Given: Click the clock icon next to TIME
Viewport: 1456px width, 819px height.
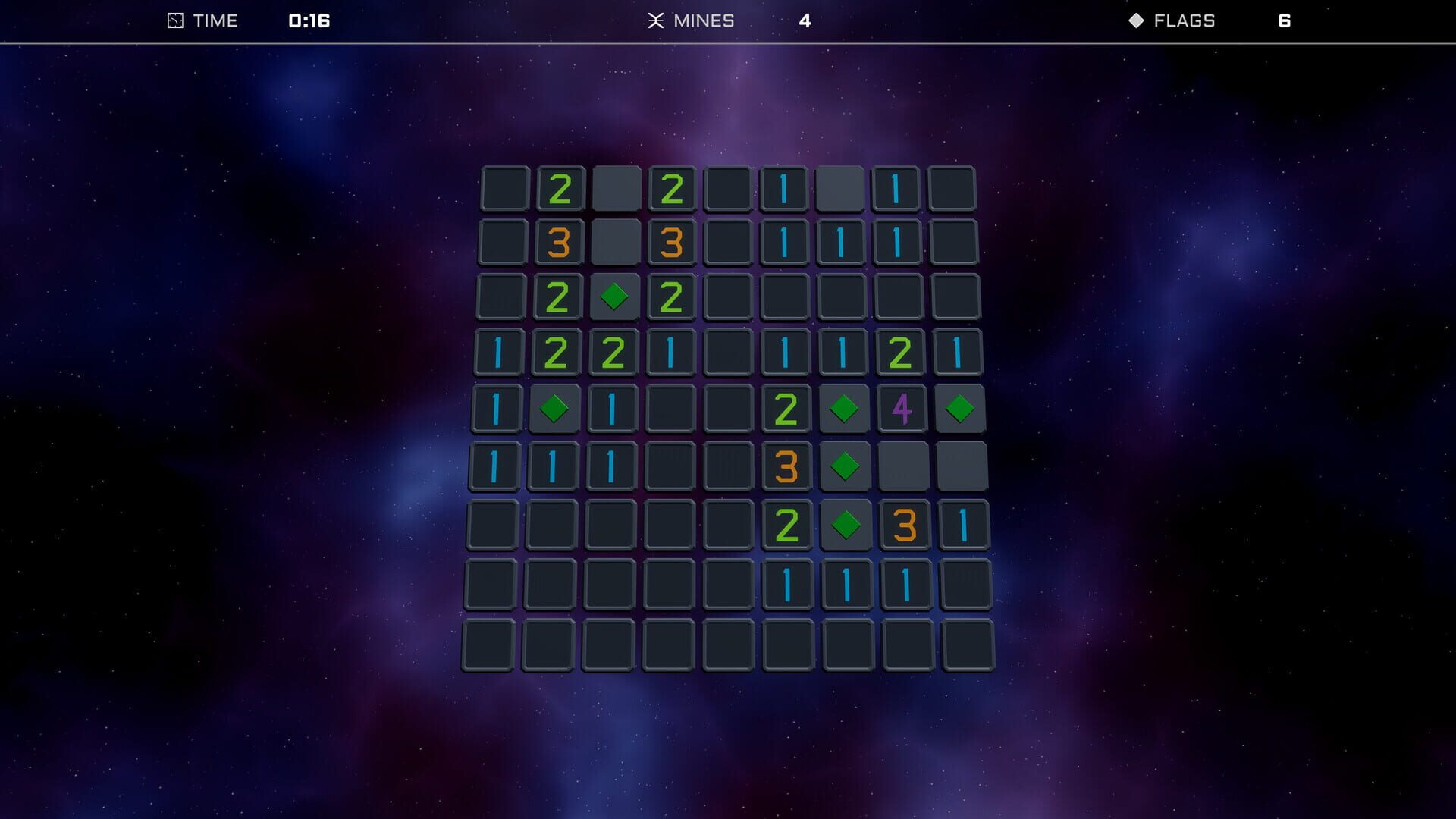Looking at the screenshot, I should click(x=174, y=20).
